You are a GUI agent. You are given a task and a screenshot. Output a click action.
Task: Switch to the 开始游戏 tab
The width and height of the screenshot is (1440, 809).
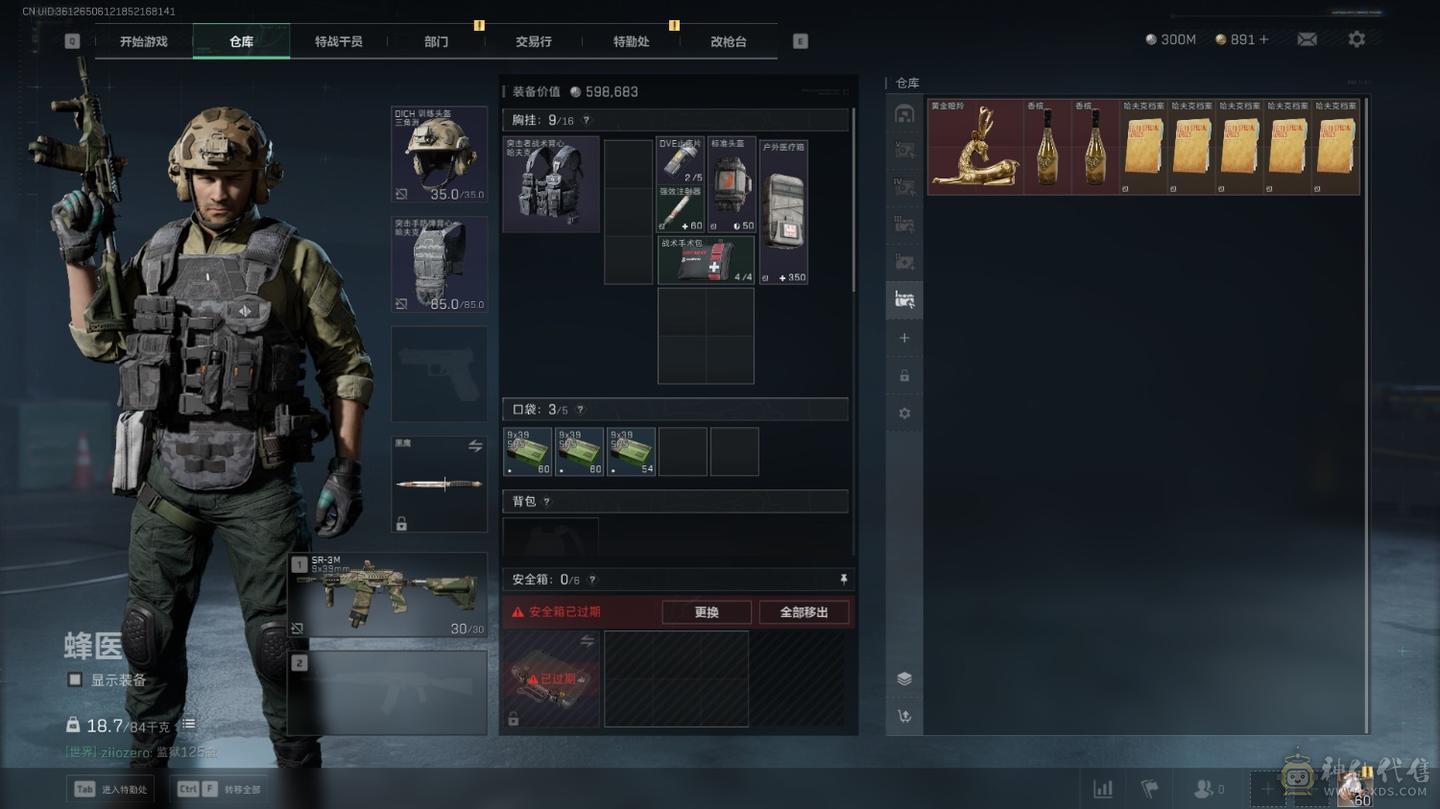[x=143, y=41]
